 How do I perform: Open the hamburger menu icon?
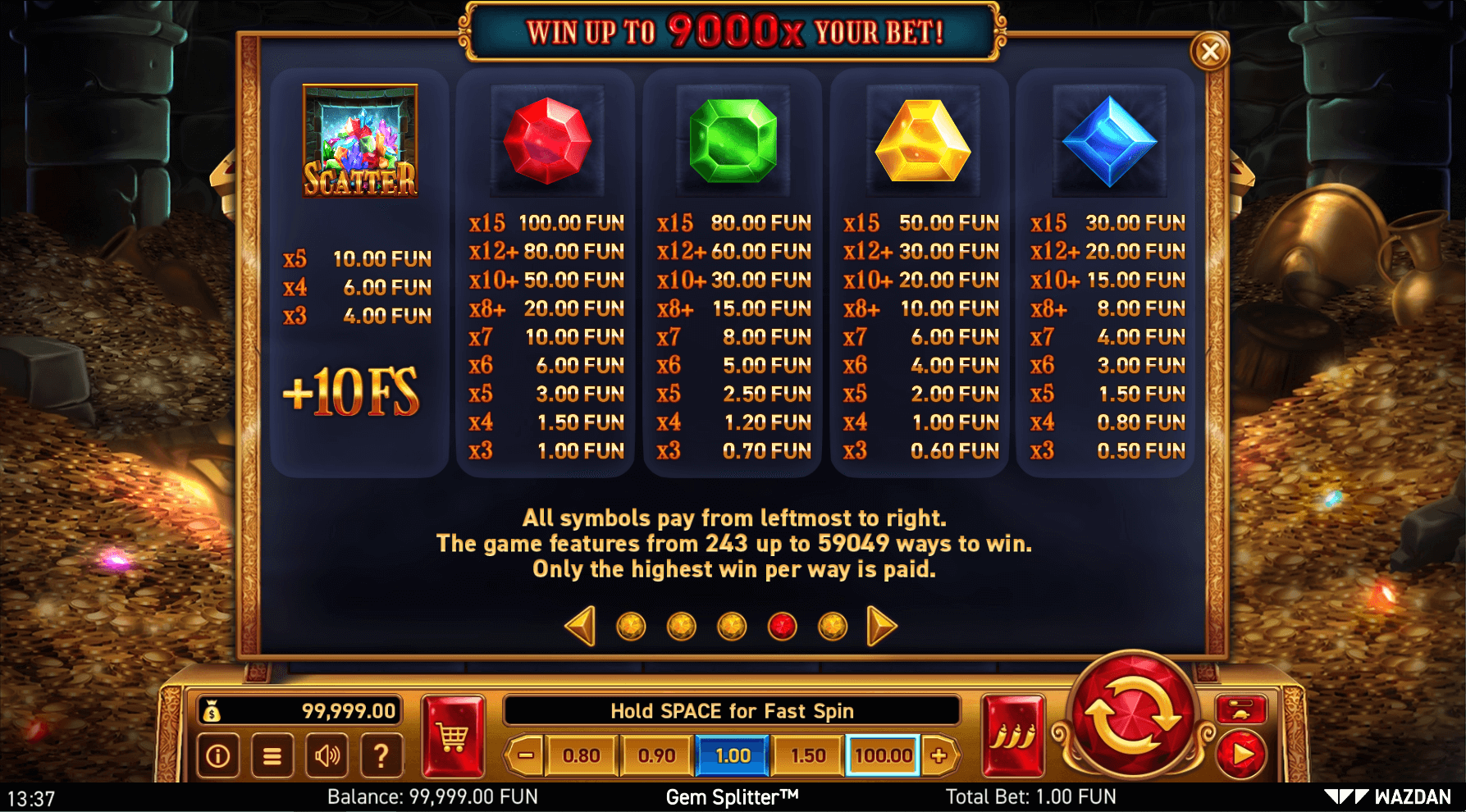pos(272,755)
